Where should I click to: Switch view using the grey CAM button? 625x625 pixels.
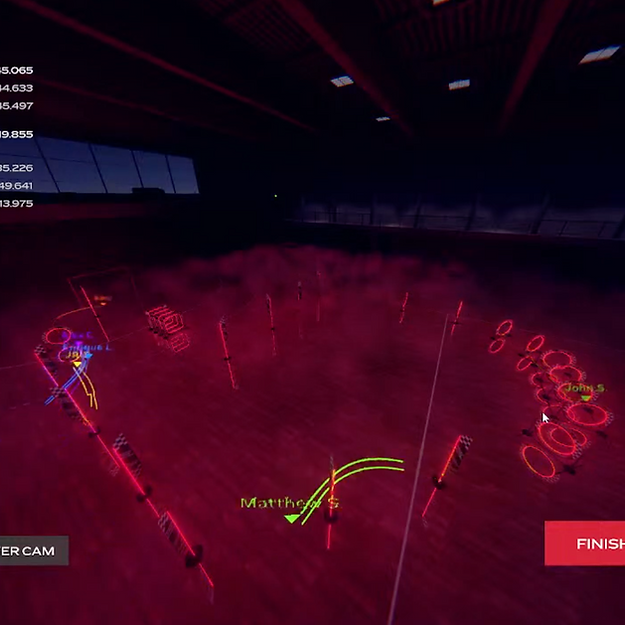click(x=32, y=551)
